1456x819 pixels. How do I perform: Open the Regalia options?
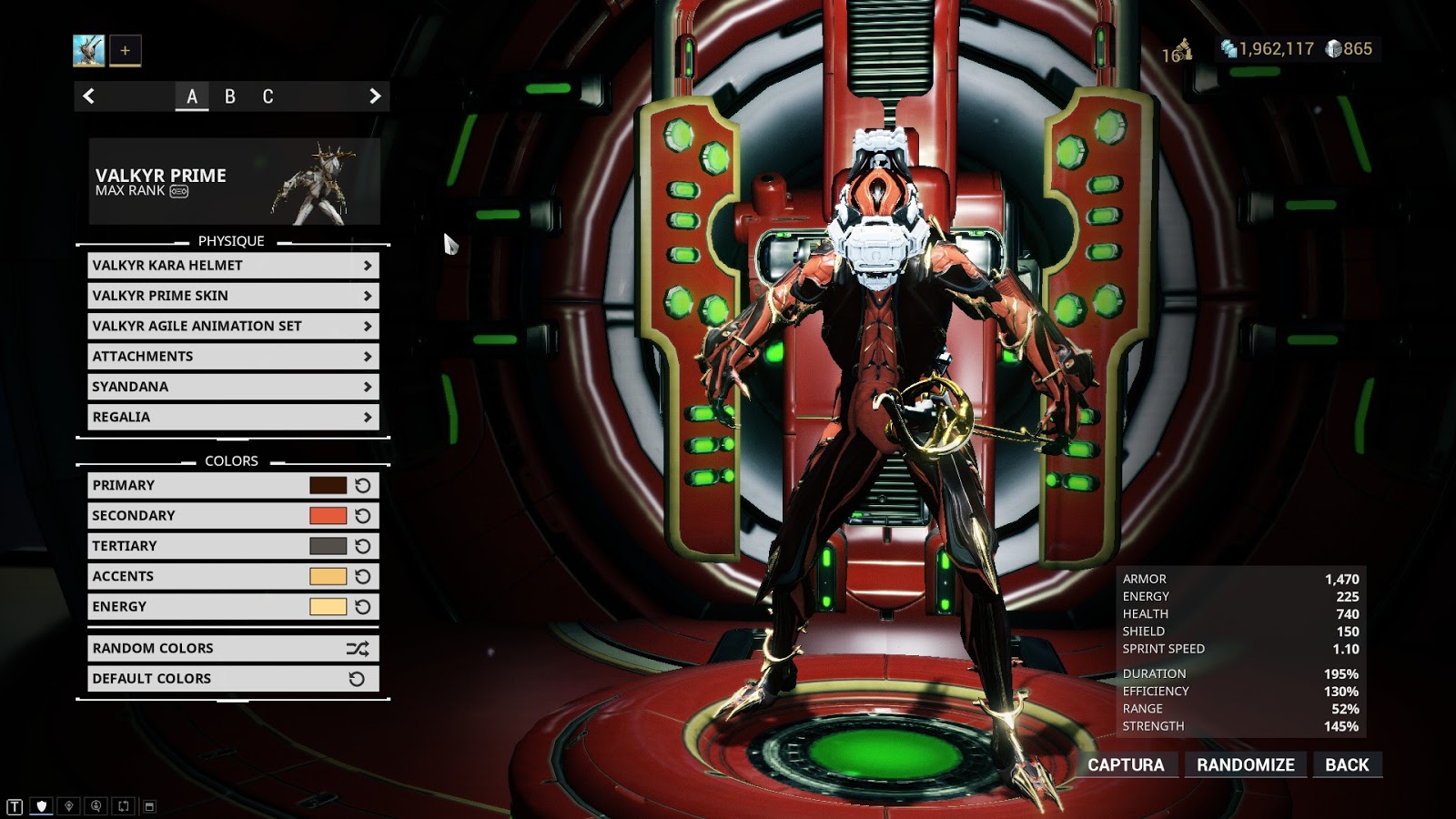click(x=233, y=417)
